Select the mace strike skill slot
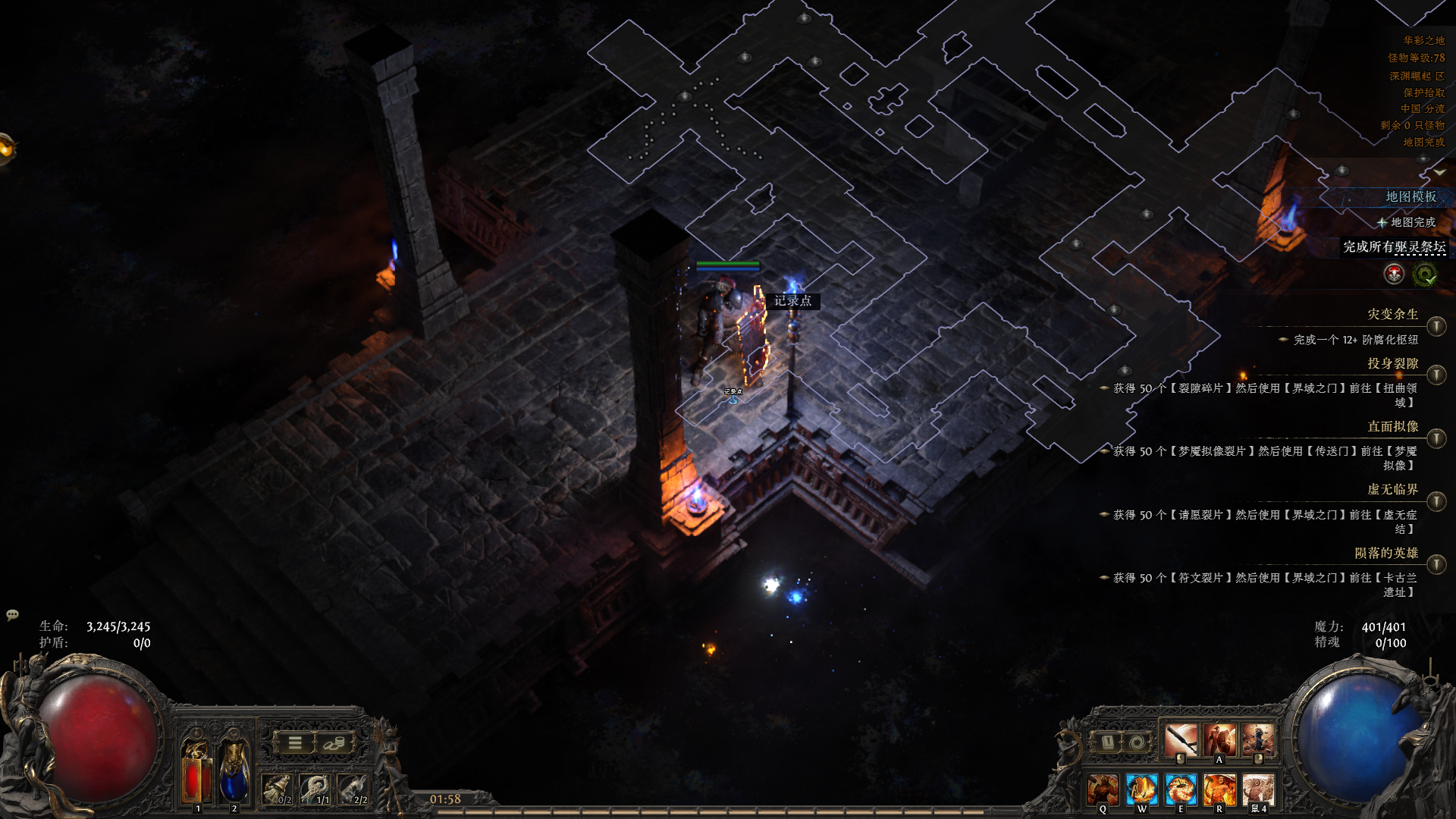 click(x=1181, y=739)
